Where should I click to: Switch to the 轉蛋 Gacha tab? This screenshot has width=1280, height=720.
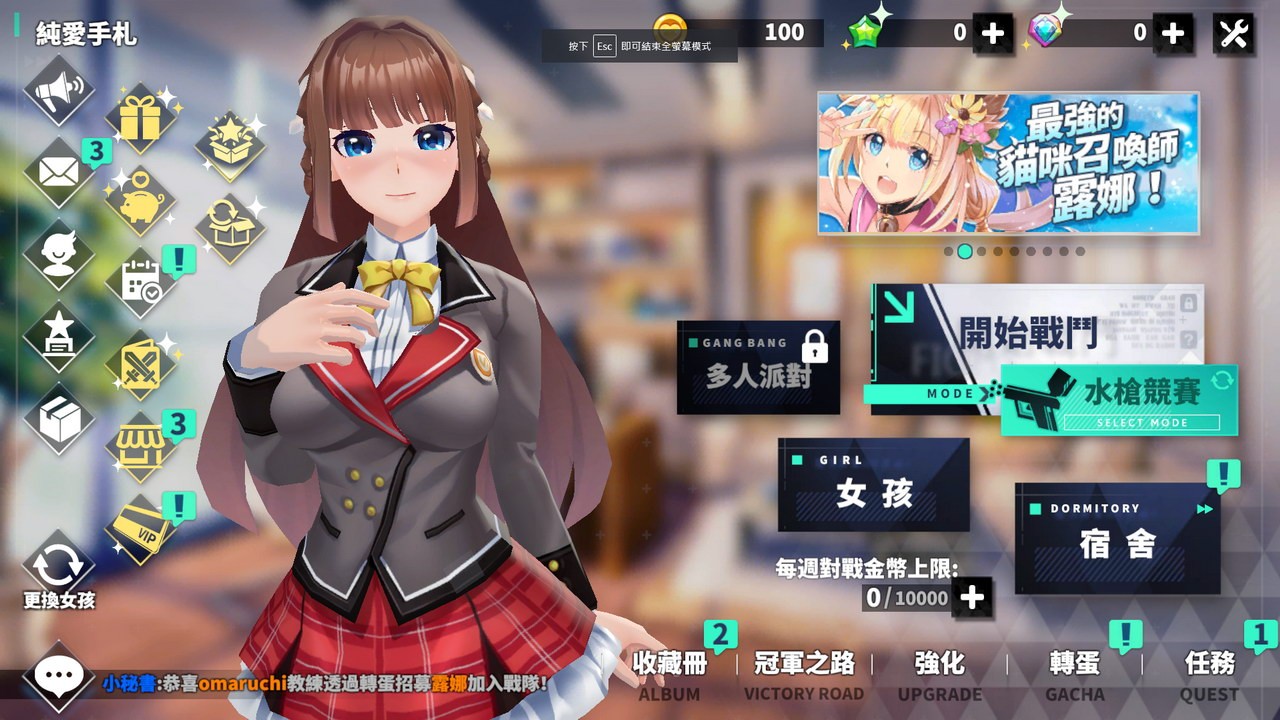1075,674
